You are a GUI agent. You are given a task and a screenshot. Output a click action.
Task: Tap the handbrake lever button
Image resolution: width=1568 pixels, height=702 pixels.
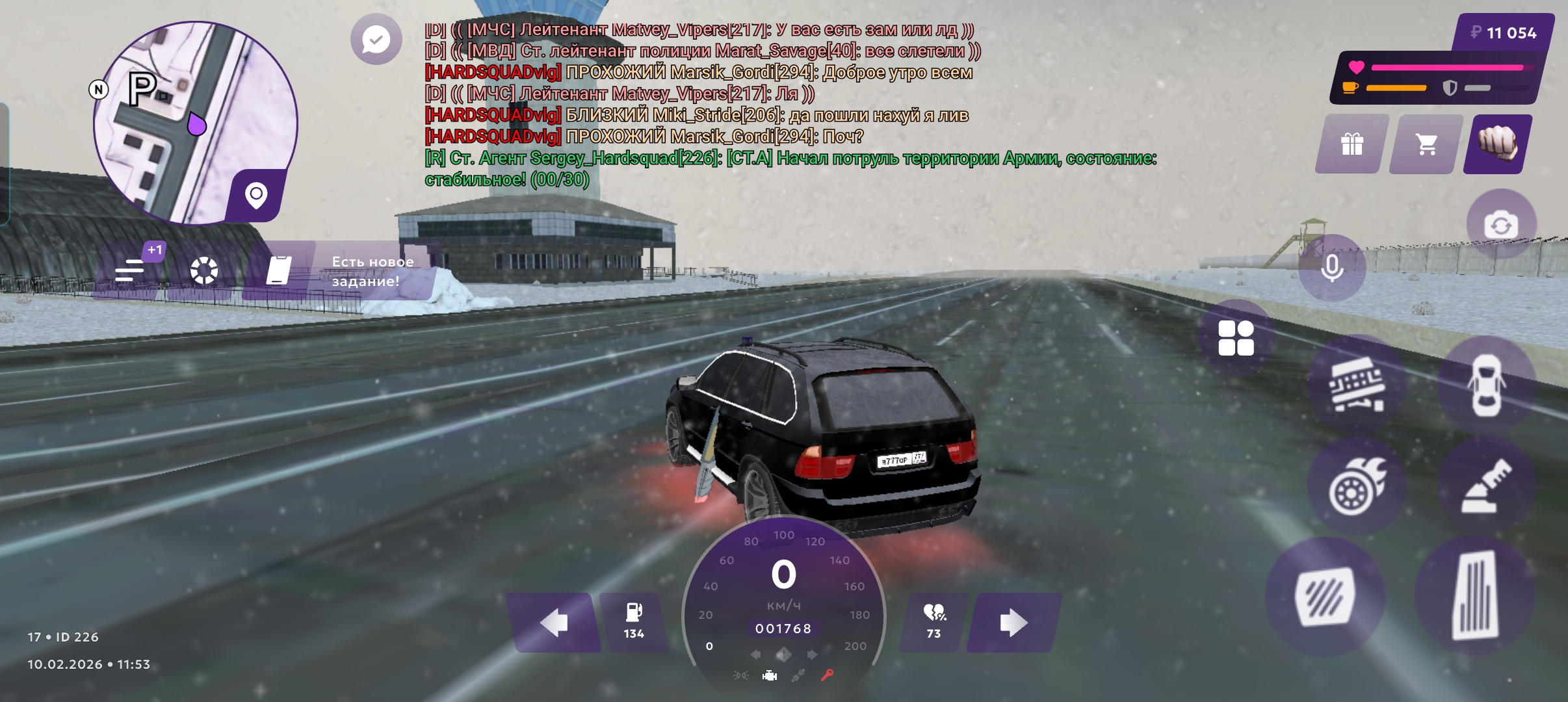(x=1486, y=486)
